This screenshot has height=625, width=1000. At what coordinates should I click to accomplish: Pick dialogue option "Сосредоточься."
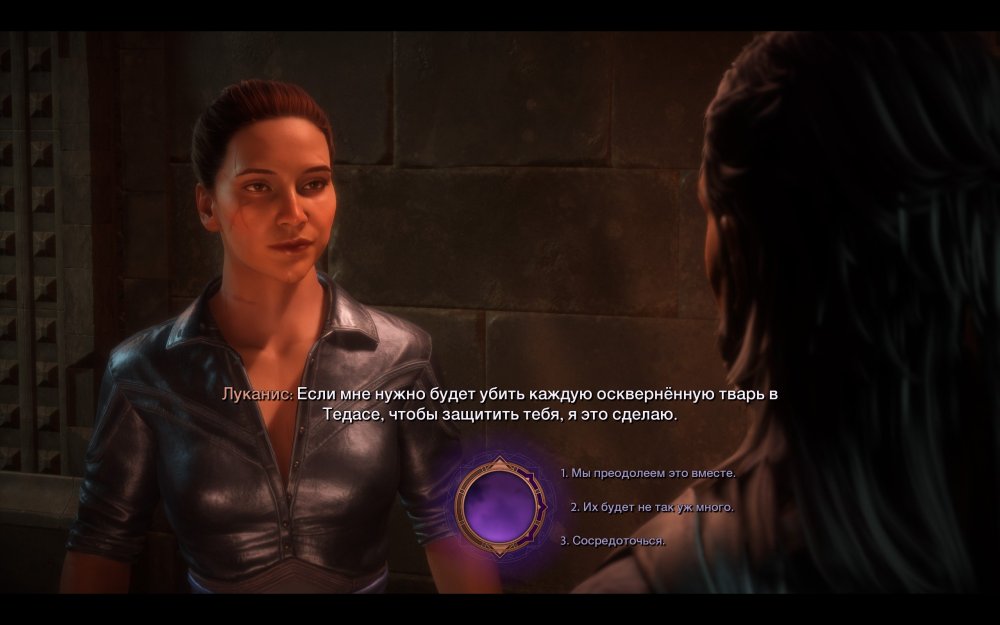(613, 540)
